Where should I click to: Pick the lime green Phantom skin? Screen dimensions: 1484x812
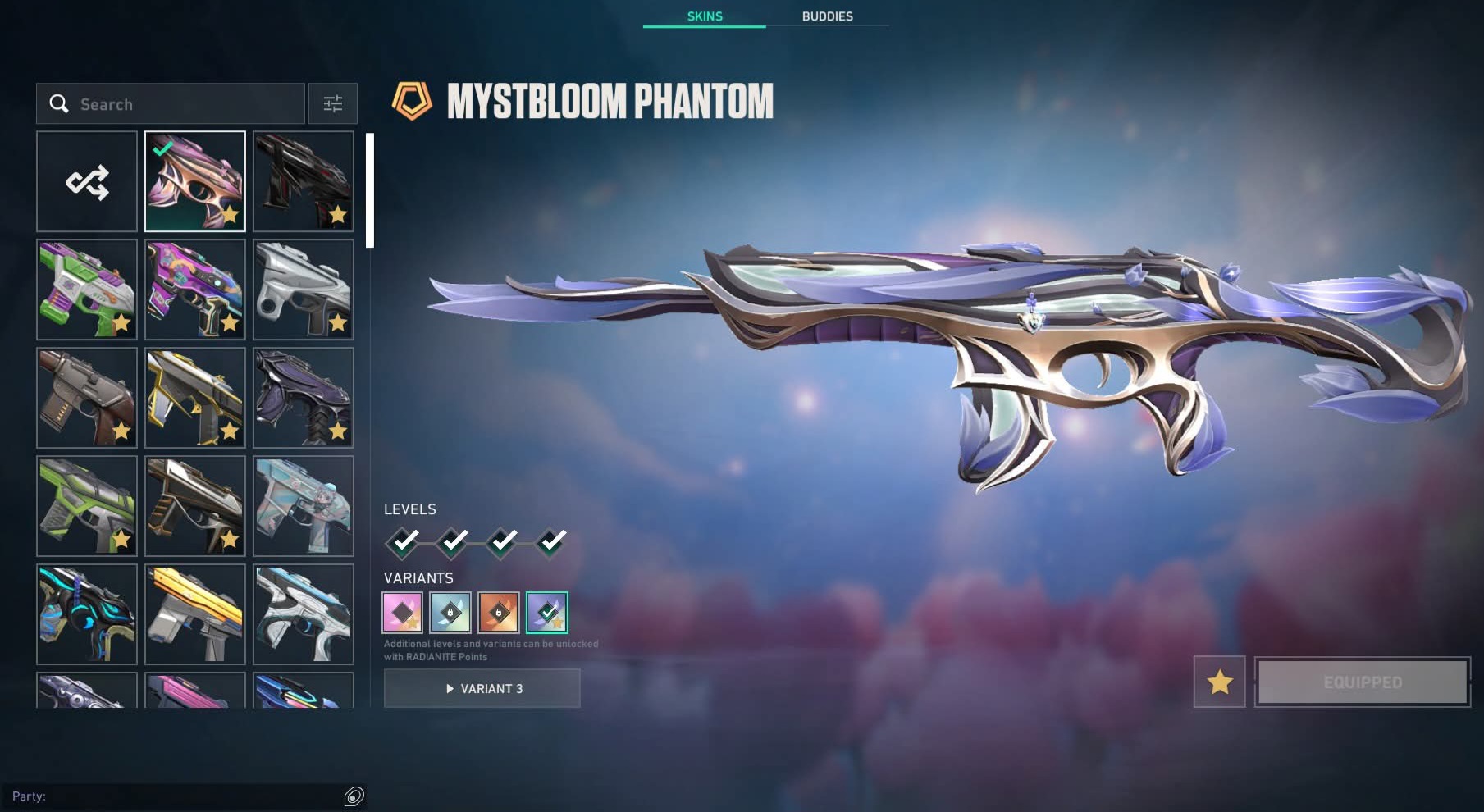pos(87,506)
